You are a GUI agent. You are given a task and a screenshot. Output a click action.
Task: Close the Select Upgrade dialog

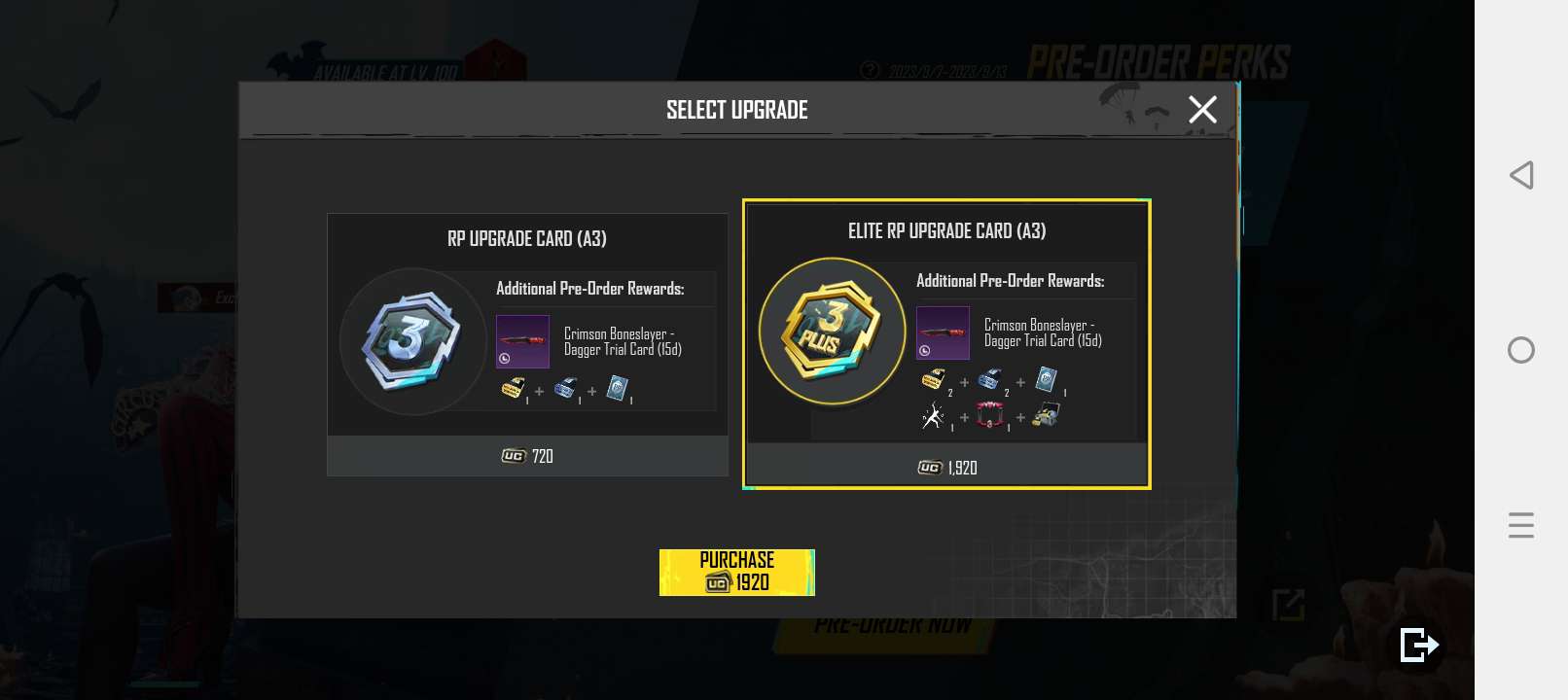(1203, 109)
